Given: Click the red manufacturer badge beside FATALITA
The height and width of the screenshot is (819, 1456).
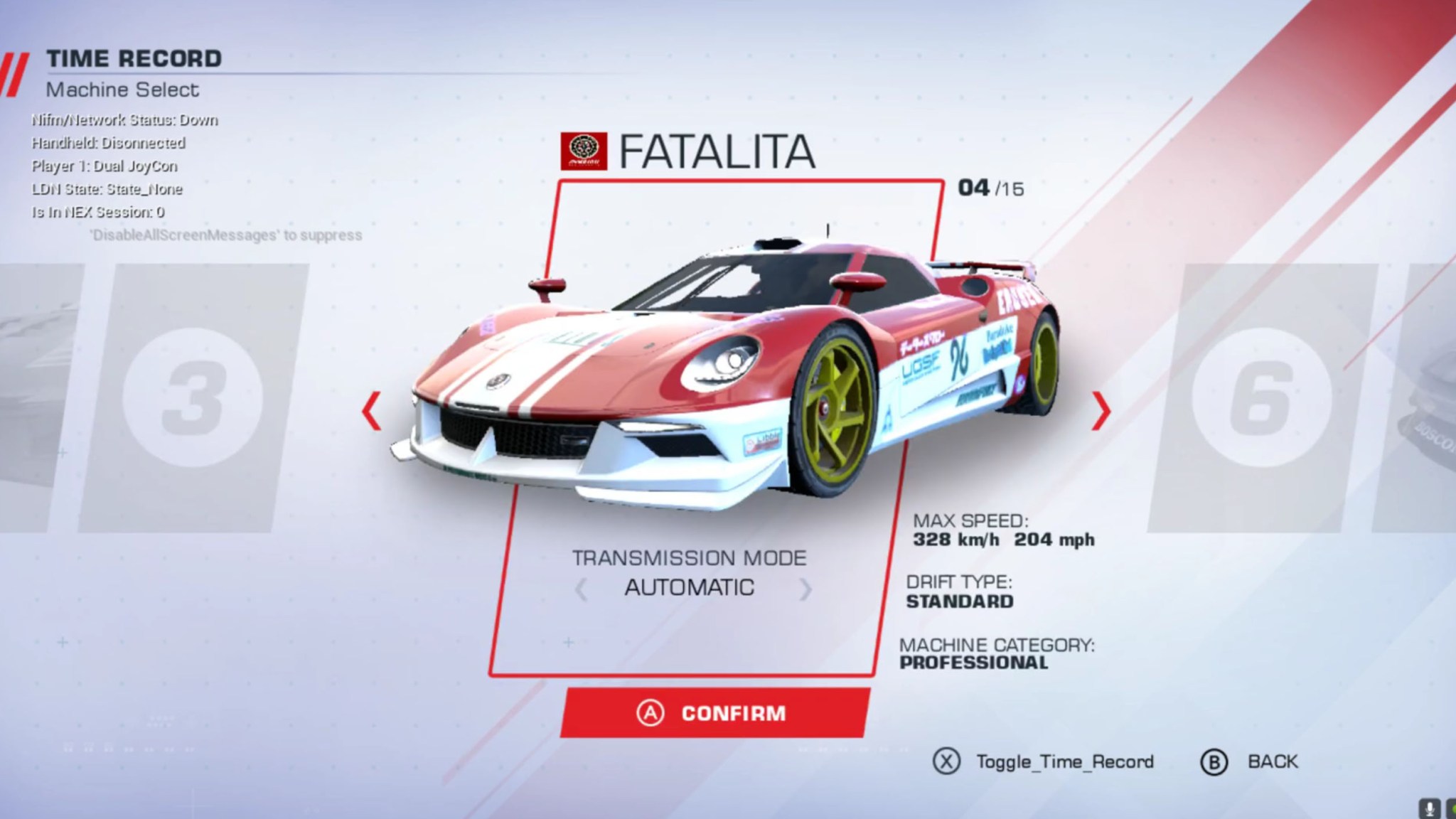Looking at the screenshot, I should (x=585, y=149).
